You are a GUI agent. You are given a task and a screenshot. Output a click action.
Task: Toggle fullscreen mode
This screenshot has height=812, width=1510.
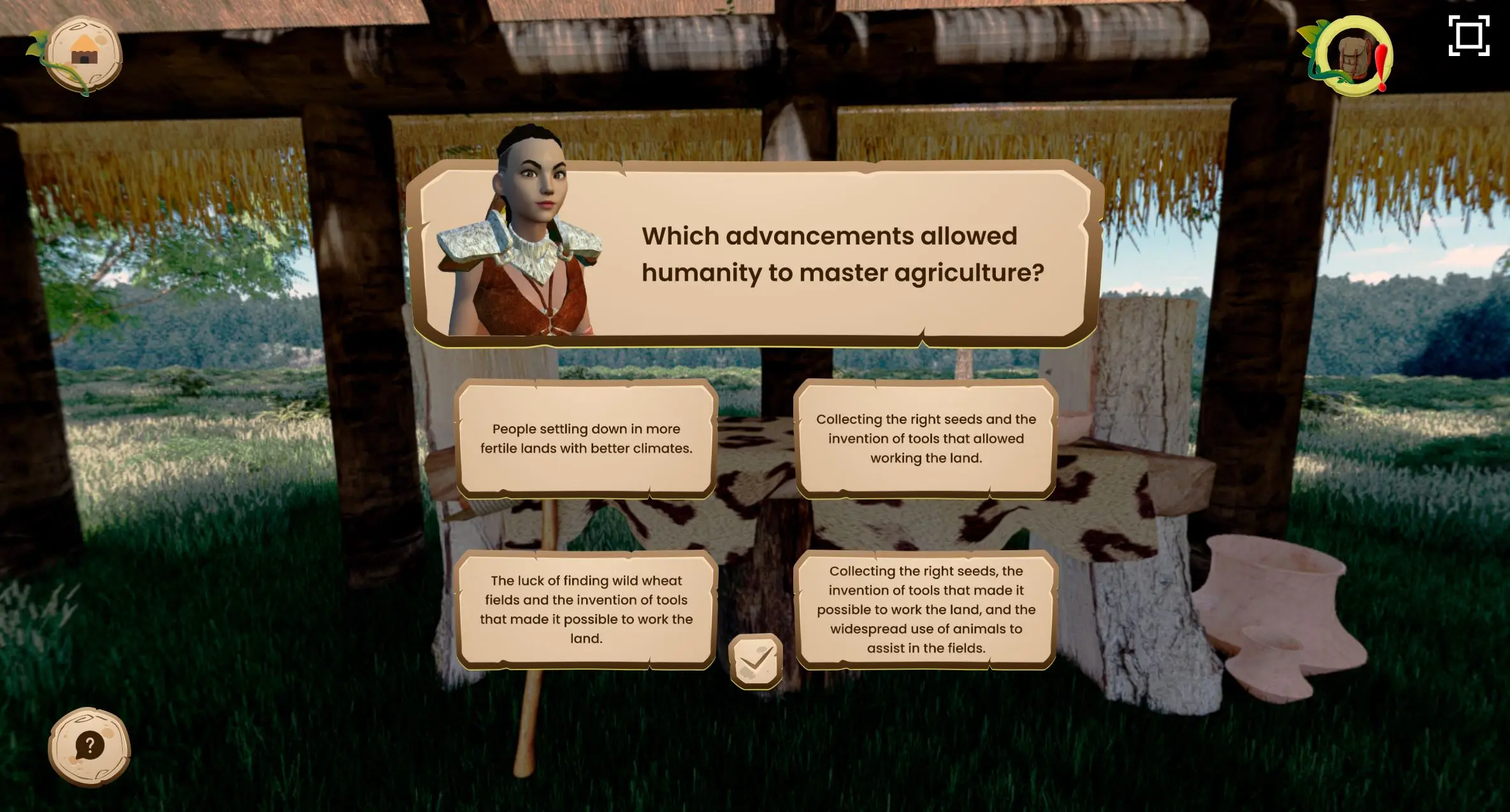(x=1469, y=36)
